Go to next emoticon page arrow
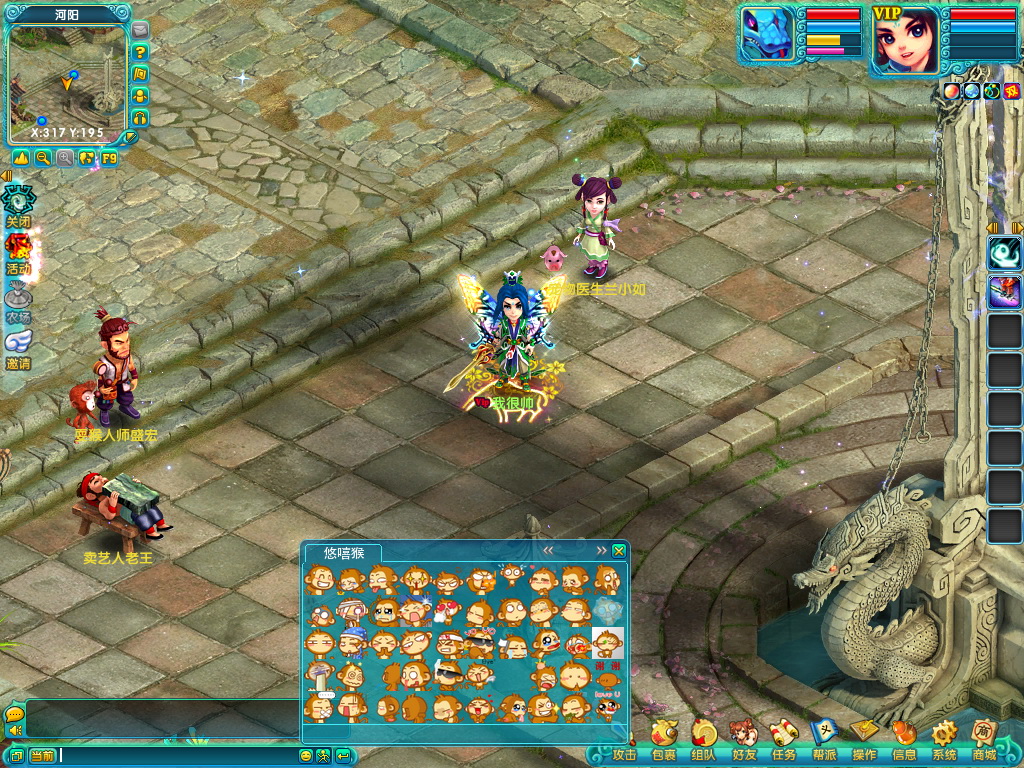Image resolution: width=1024 pixels, height=768 pixels. [601, 551]
